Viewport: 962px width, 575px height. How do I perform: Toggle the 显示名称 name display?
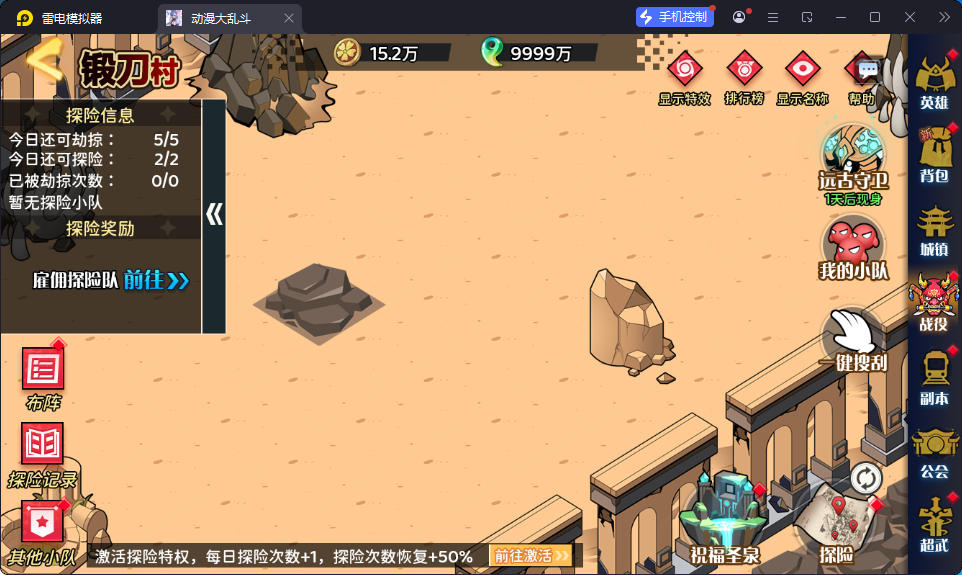pyautogui.click(x=802, y=71)
